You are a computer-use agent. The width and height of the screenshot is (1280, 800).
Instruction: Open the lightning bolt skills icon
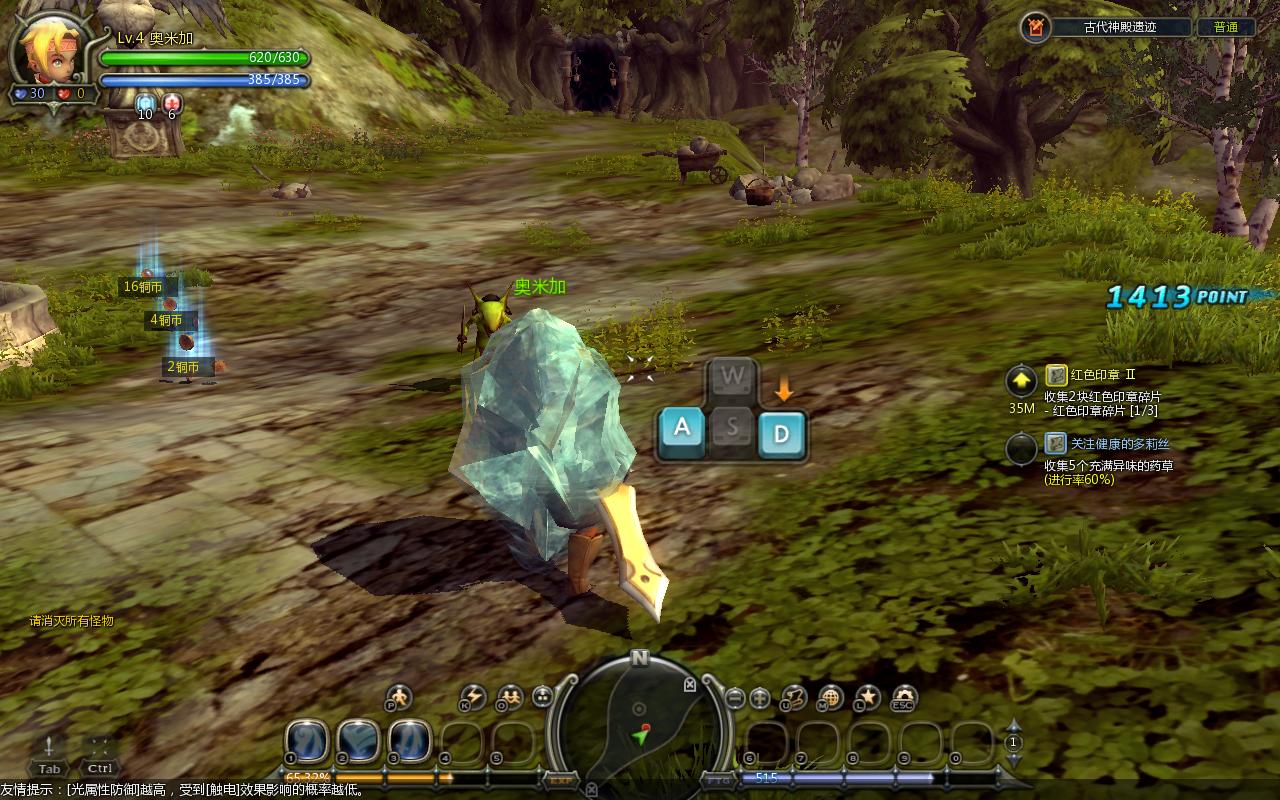(472, 696)
